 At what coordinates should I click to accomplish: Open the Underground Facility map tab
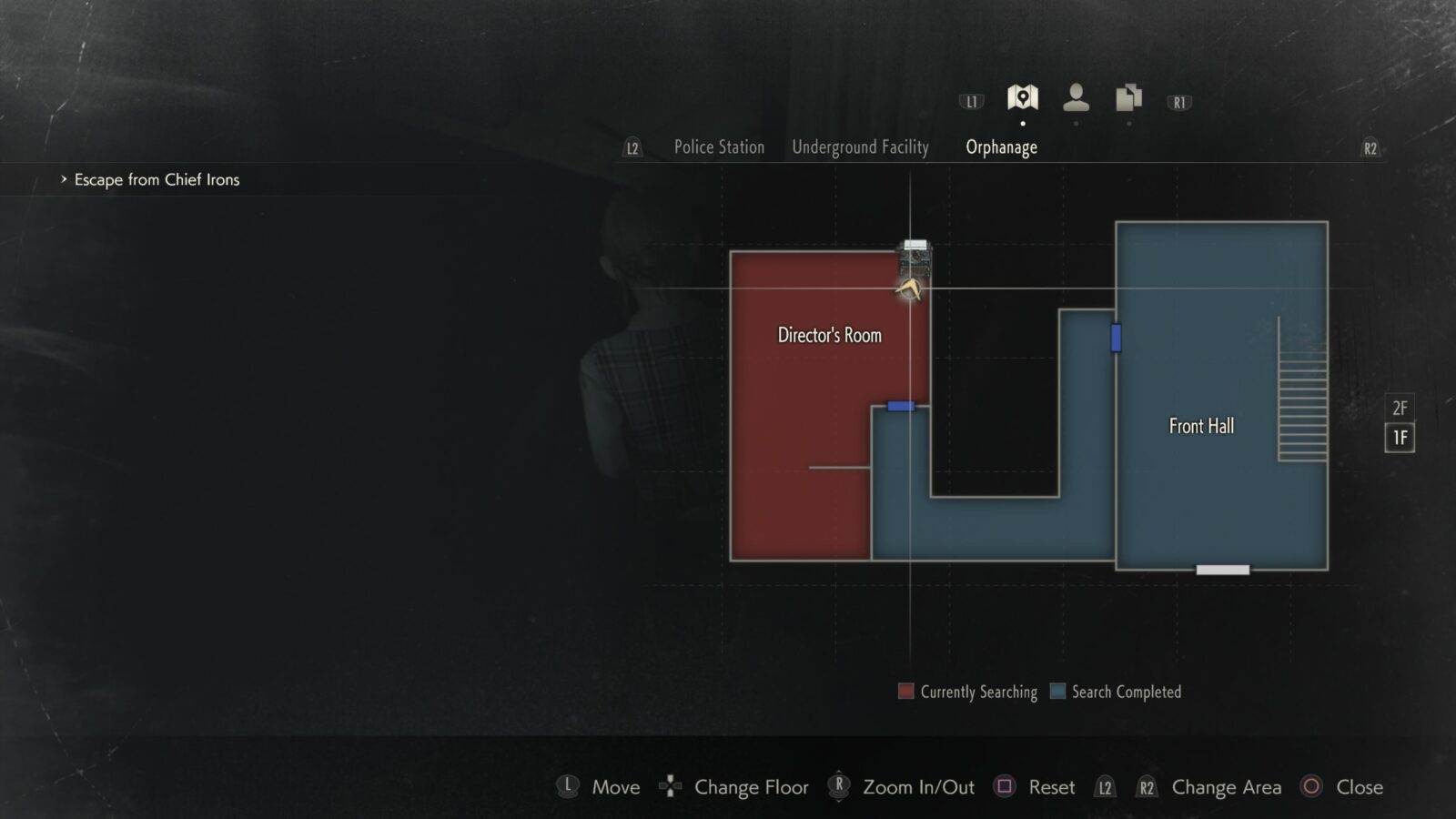(x=861, y=147)
